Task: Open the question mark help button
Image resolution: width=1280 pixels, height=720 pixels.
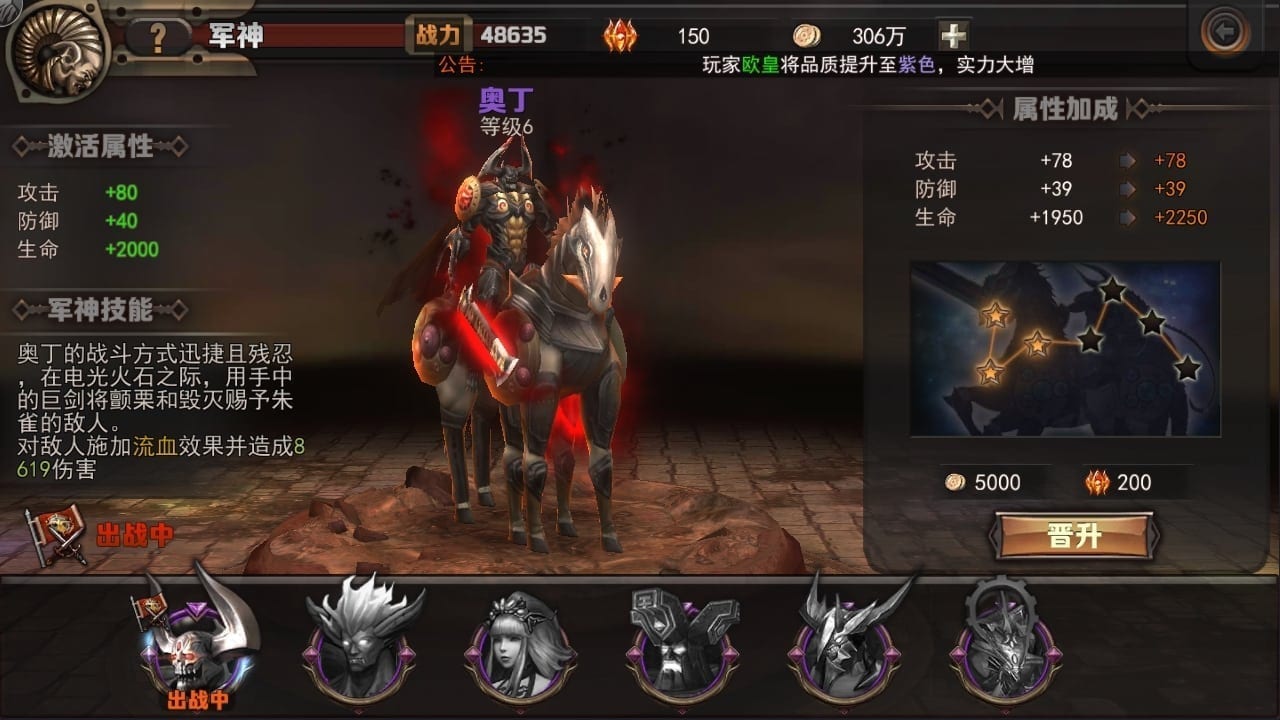Action: [157, 37]
